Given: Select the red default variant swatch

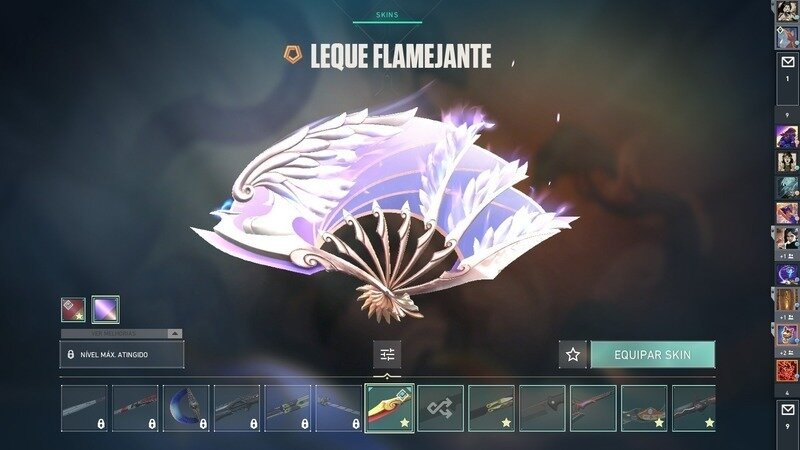Looking at the screenshot, I should pyautogui.click(x=74, y=309).
